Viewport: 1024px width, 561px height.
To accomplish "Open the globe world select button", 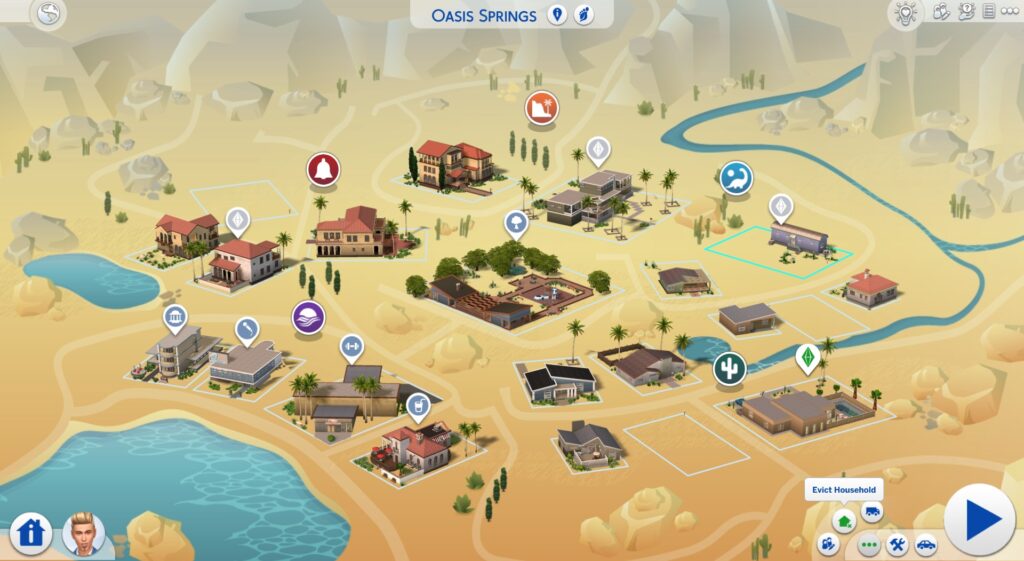I will coord(48,14).
